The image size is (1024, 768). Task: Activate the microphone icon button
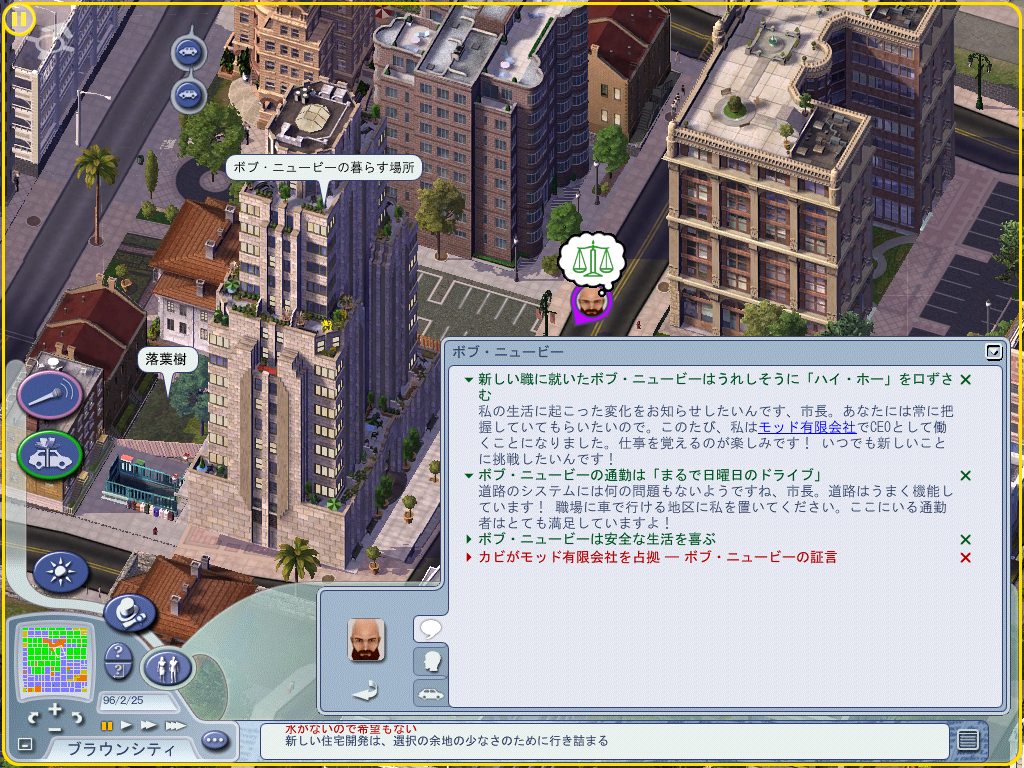[x=49, y=395]
